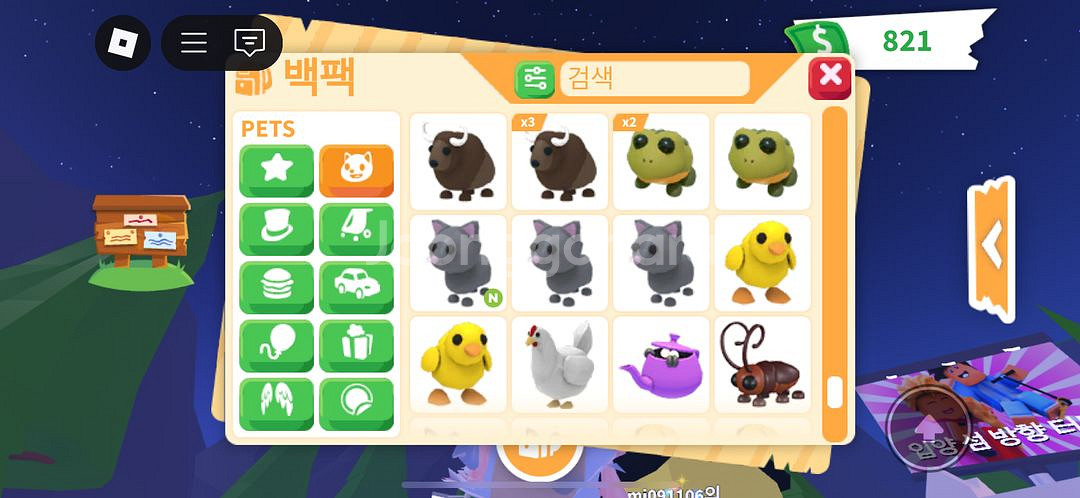Open the Roblox logo menu
This screenshot has width=1080, height=498.
(x=122, y=43)
